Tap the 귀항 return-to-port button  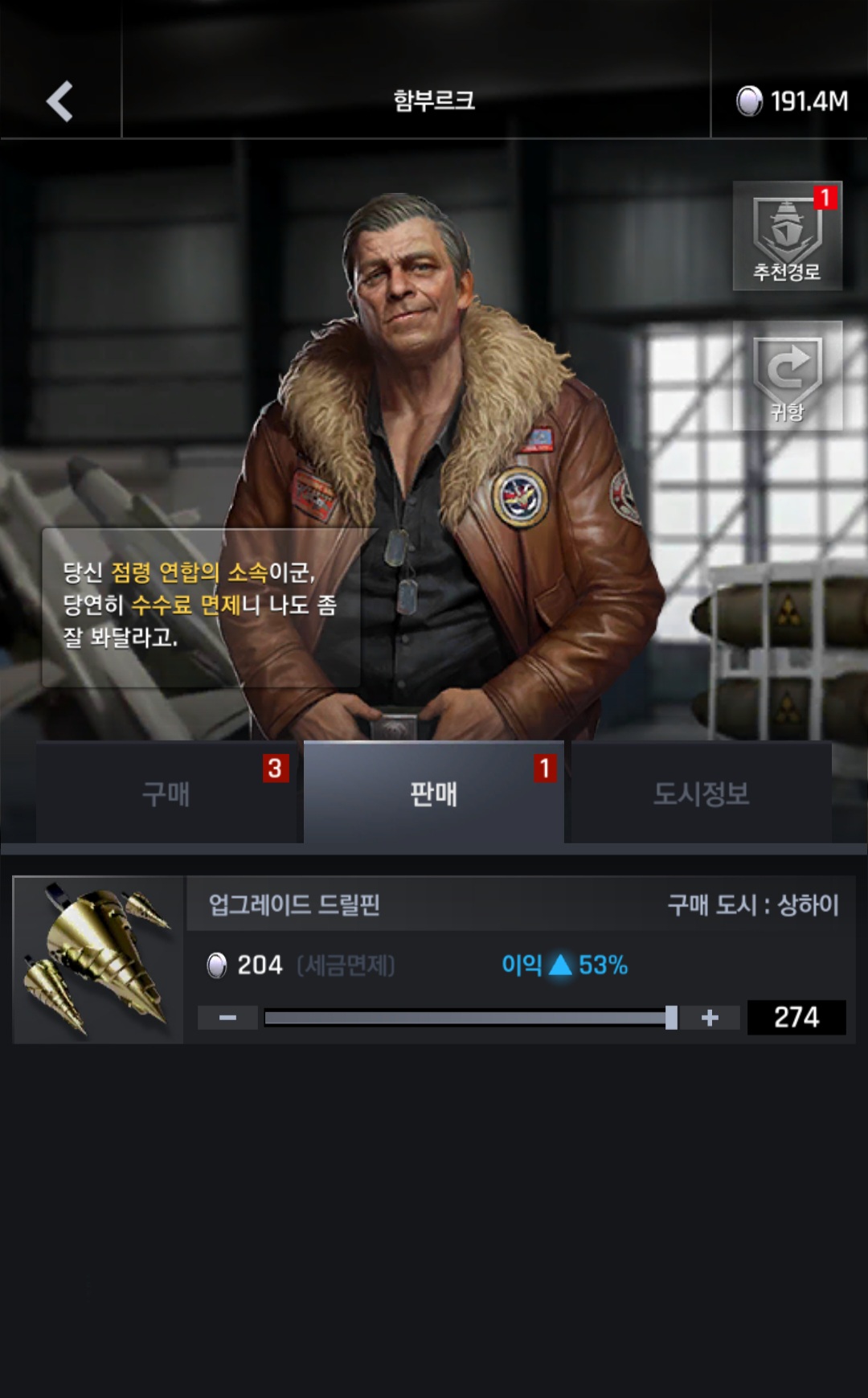[787, 376]
